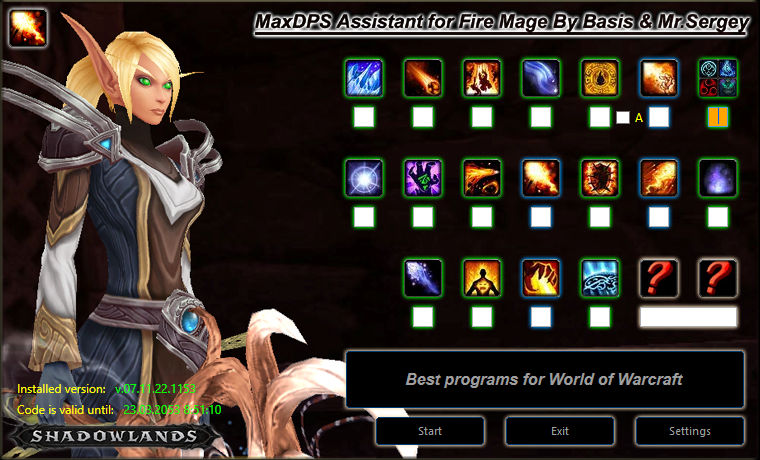Click the wide white text field
Viewport: 760px width, 460px height.
click(688, 317)
